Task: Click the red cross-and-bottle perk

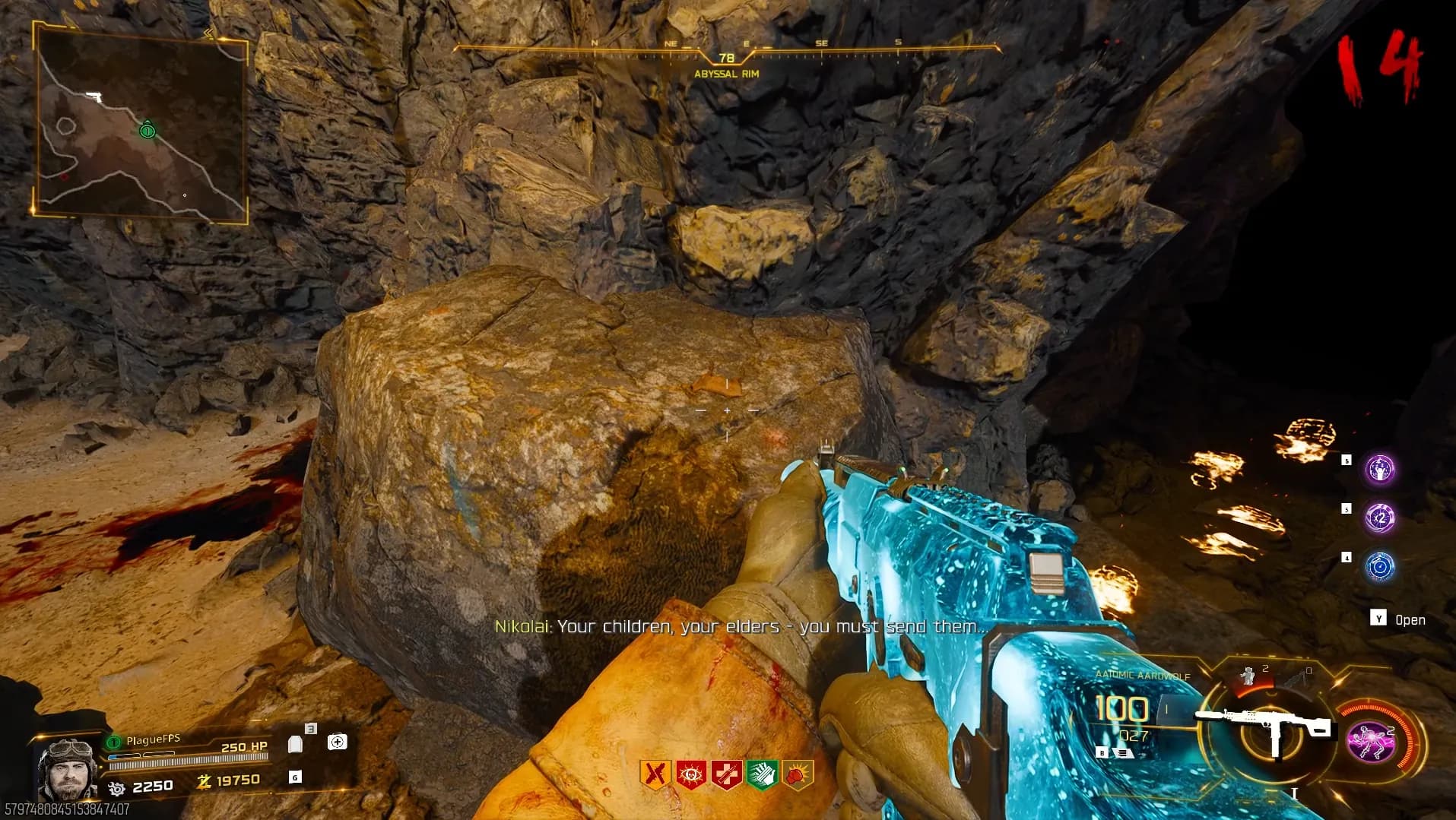Action: click(x=726, y=774)
